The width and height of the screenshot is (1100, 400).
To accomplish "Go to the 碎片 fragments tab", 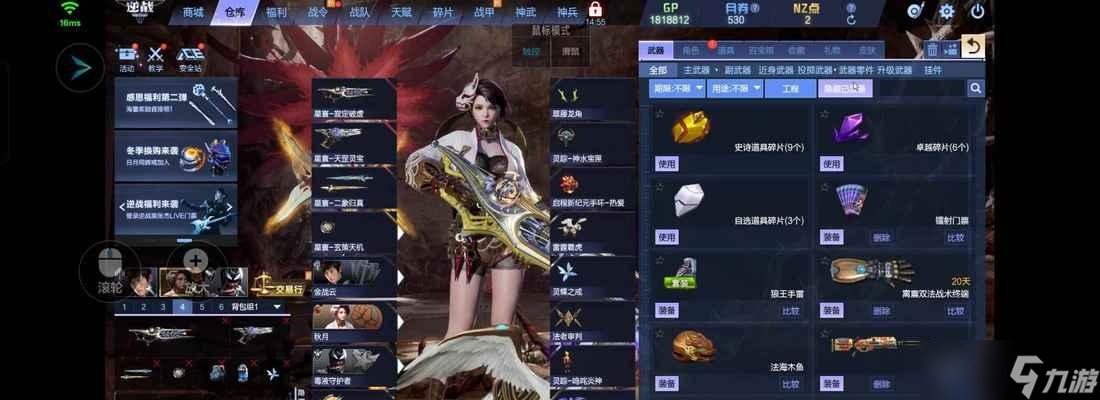I will [x=442, y=12].
